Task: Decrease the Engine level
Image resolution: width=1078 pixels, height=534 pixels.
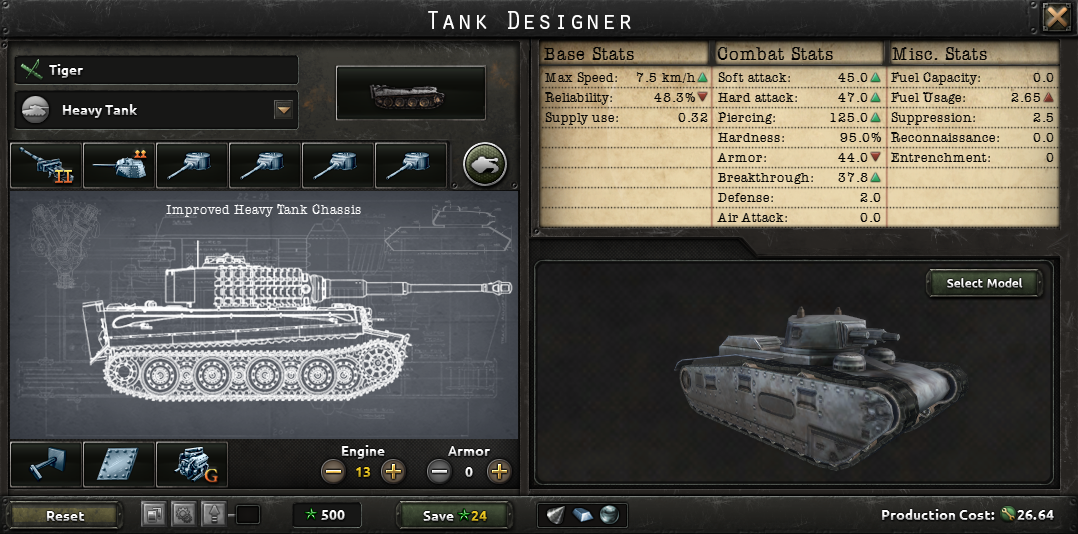Action: tap(333, 471)
